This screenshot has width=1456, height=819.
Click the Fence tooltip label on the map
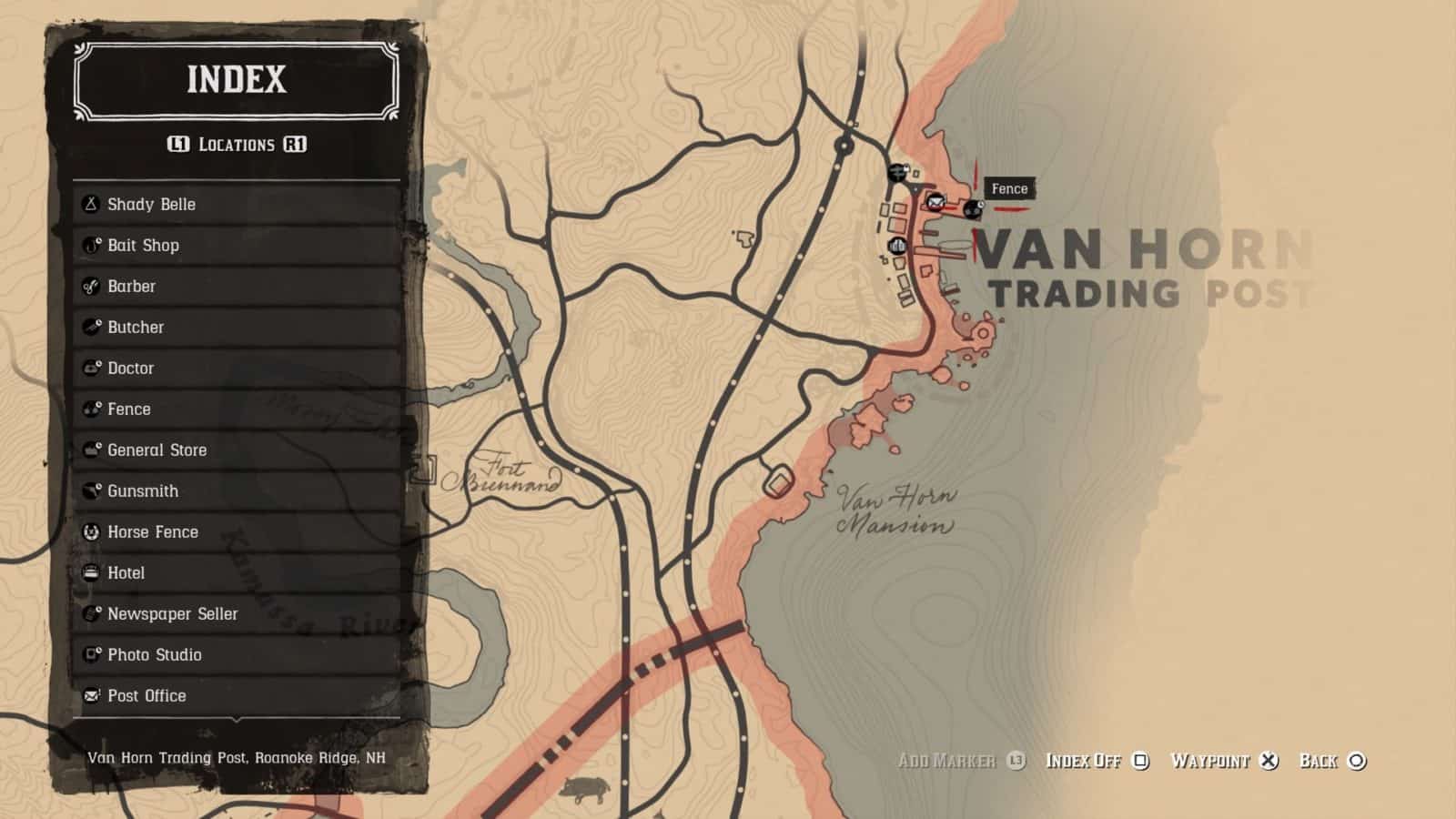(1008, 188)
